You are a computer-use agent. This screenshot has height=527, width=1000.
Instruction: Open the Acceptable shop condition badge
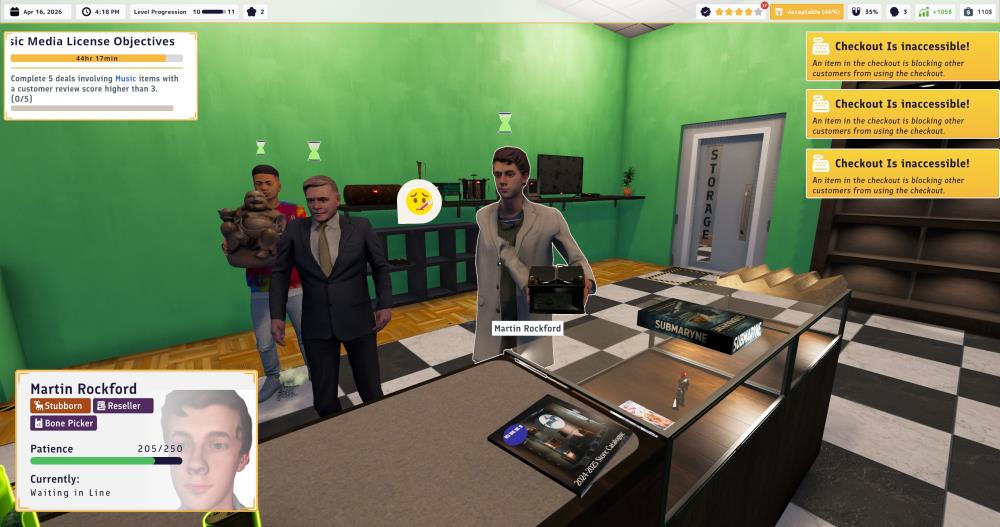(x=807, y=12)
